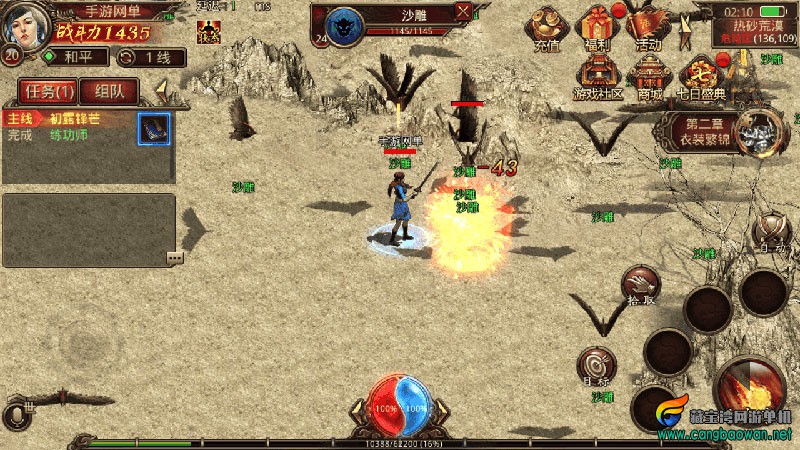The width and height of the screenshot is (800, 450).
Task: Open the 七日盛典 seven-day festival icon
Action: tap(699, 77)
